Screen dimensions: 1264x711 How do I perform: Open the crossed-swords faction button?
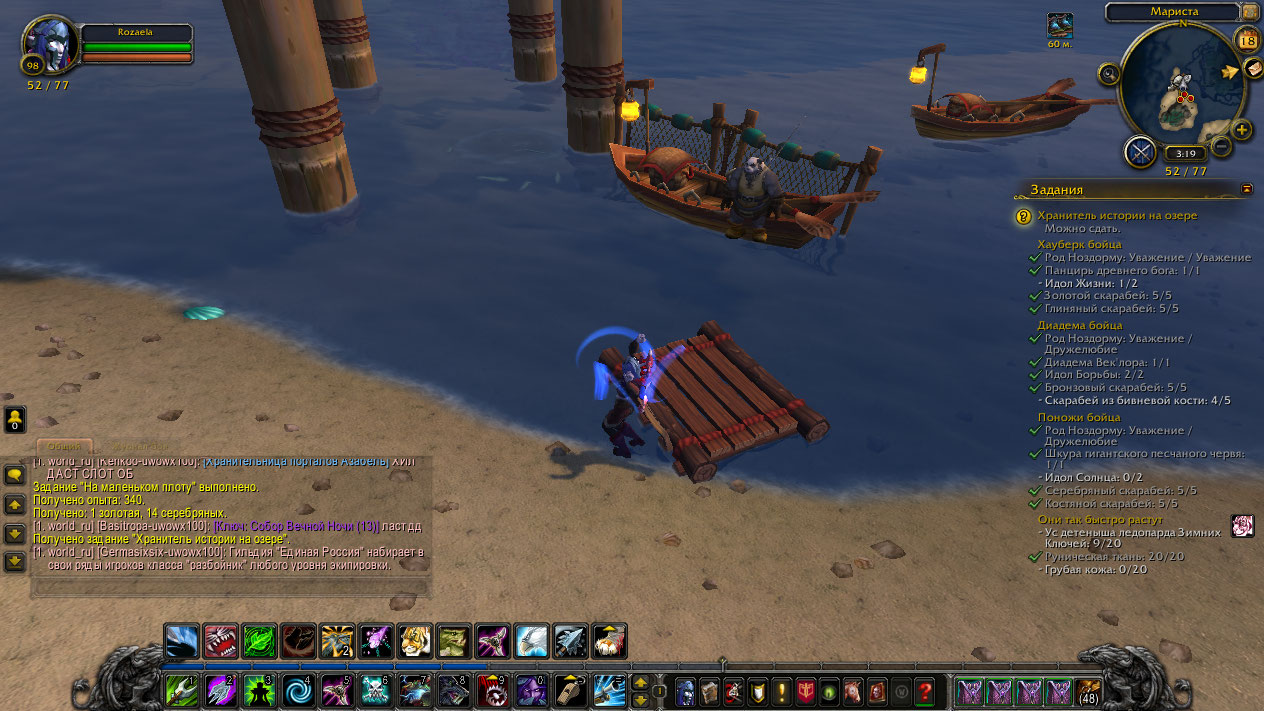(x=1140, y=152)
